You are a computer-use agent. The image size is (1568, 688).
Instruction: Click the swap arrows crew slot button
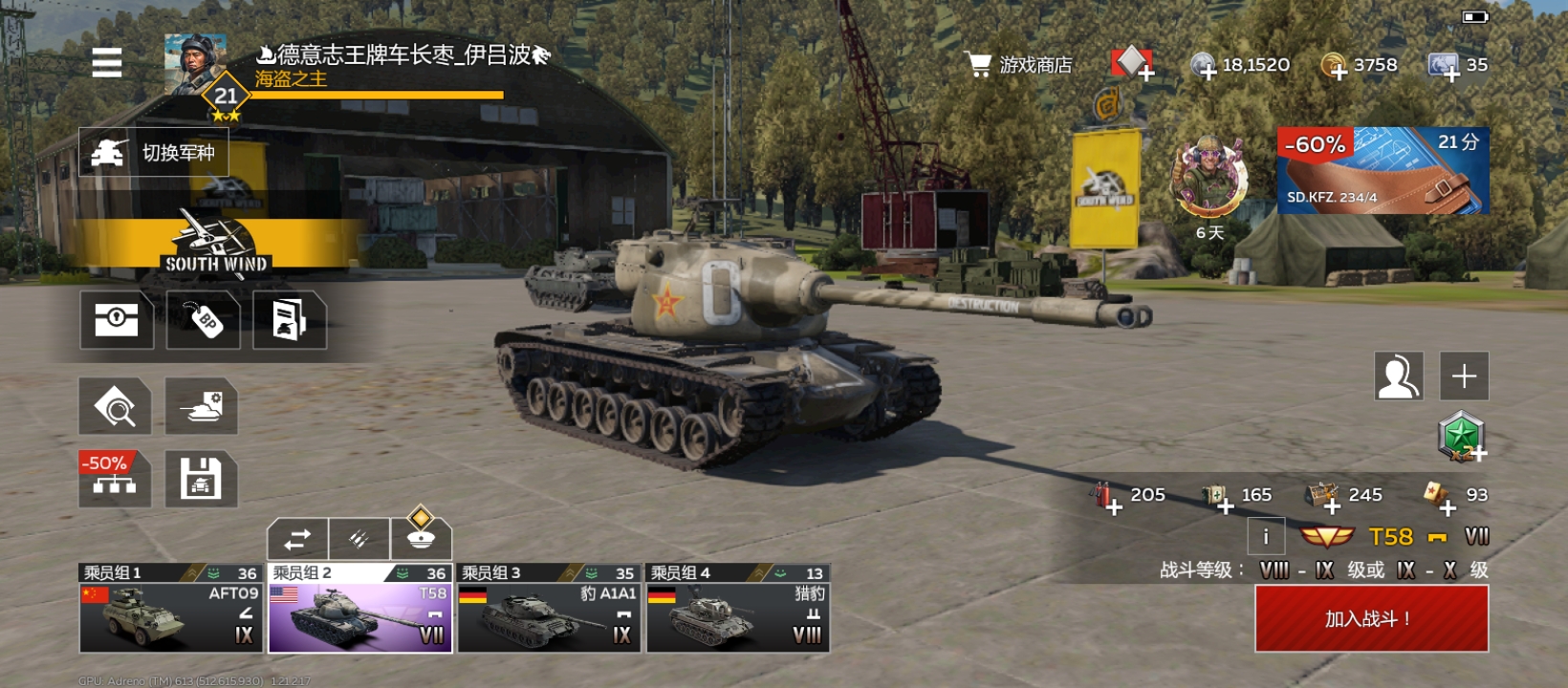(x=297, y=539)
